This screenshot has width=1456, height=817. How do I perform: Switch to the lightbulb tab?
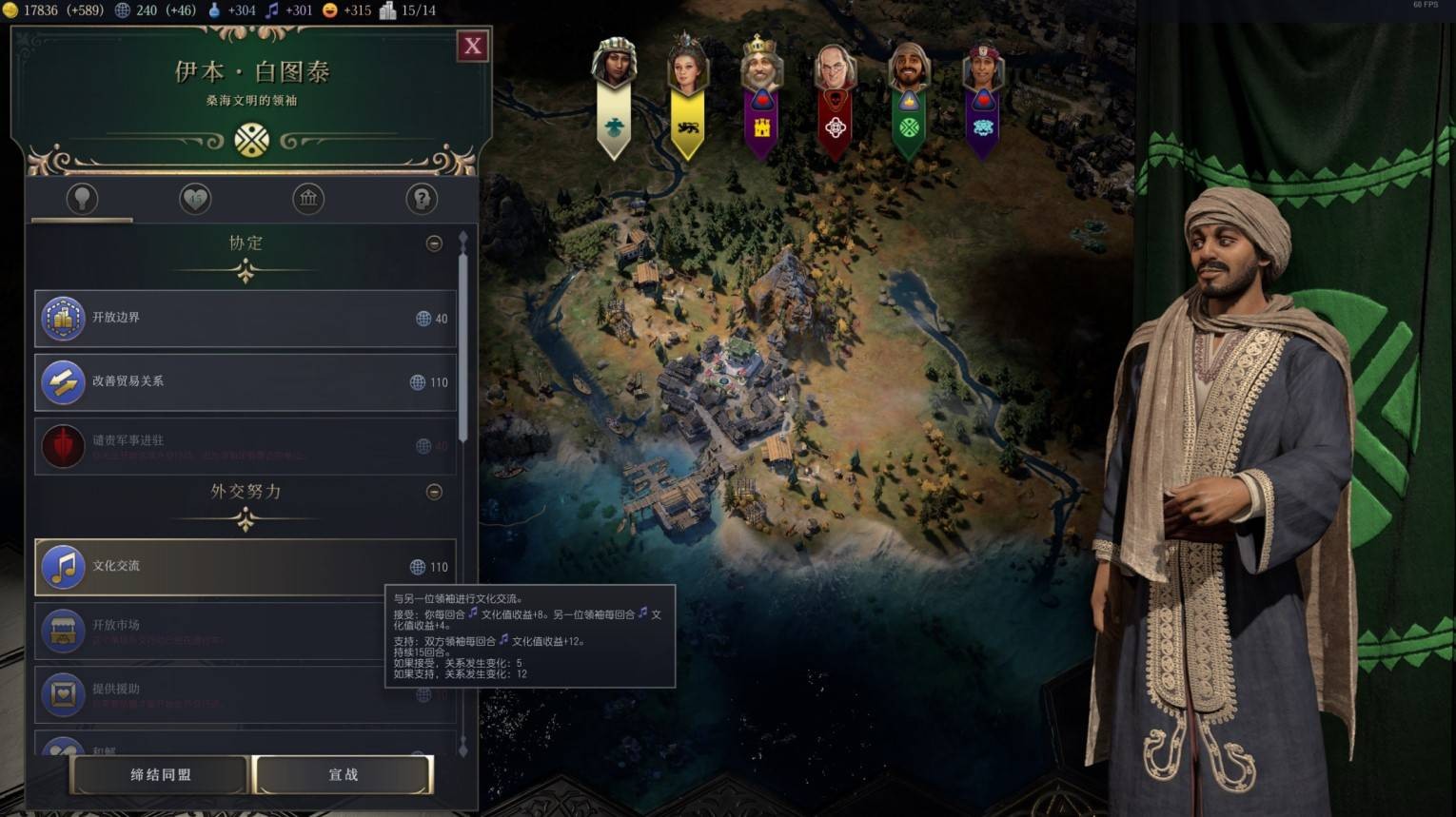pyautogui.click(x=82, y=199)
